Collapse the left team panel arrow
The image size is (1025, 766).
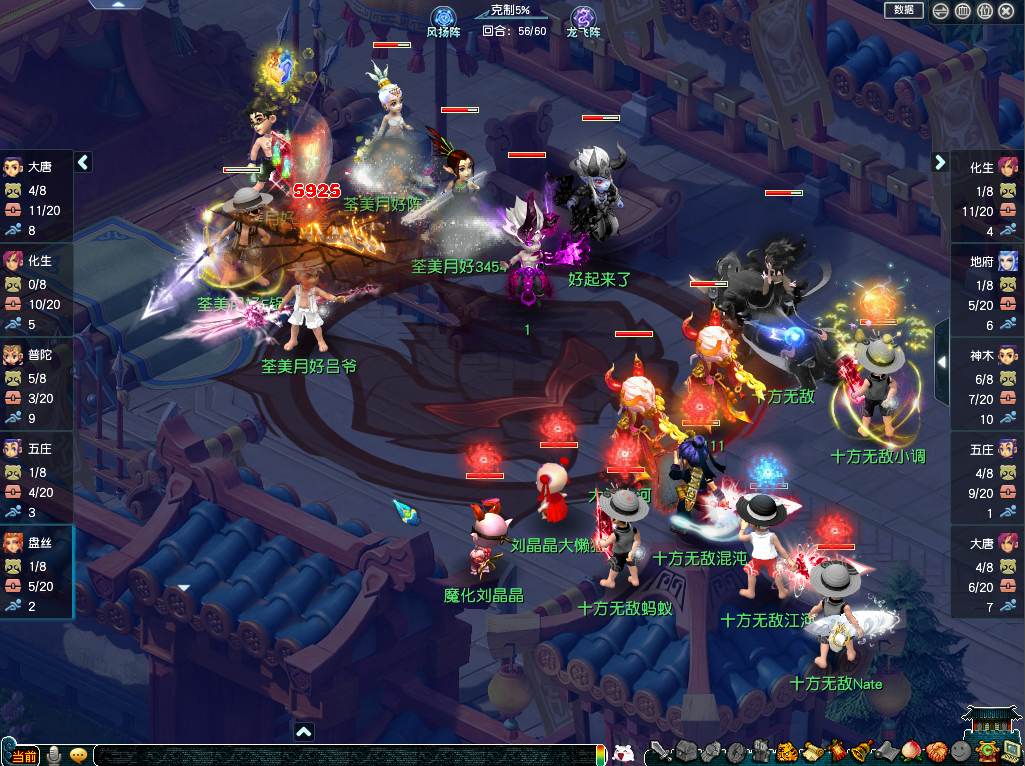click(84, 162)
